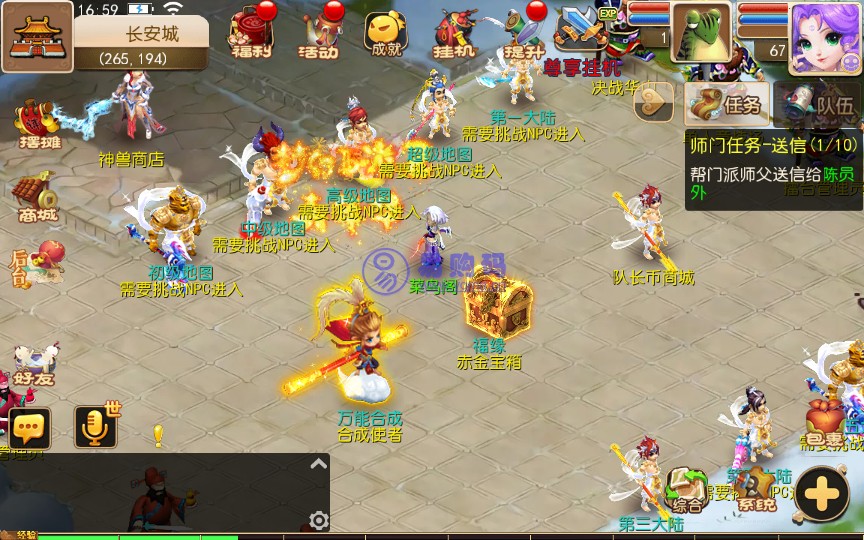Viewport: 864px width, 540px height.
Task: Open the purple-haired character portrait
Action: coord(826,37)
